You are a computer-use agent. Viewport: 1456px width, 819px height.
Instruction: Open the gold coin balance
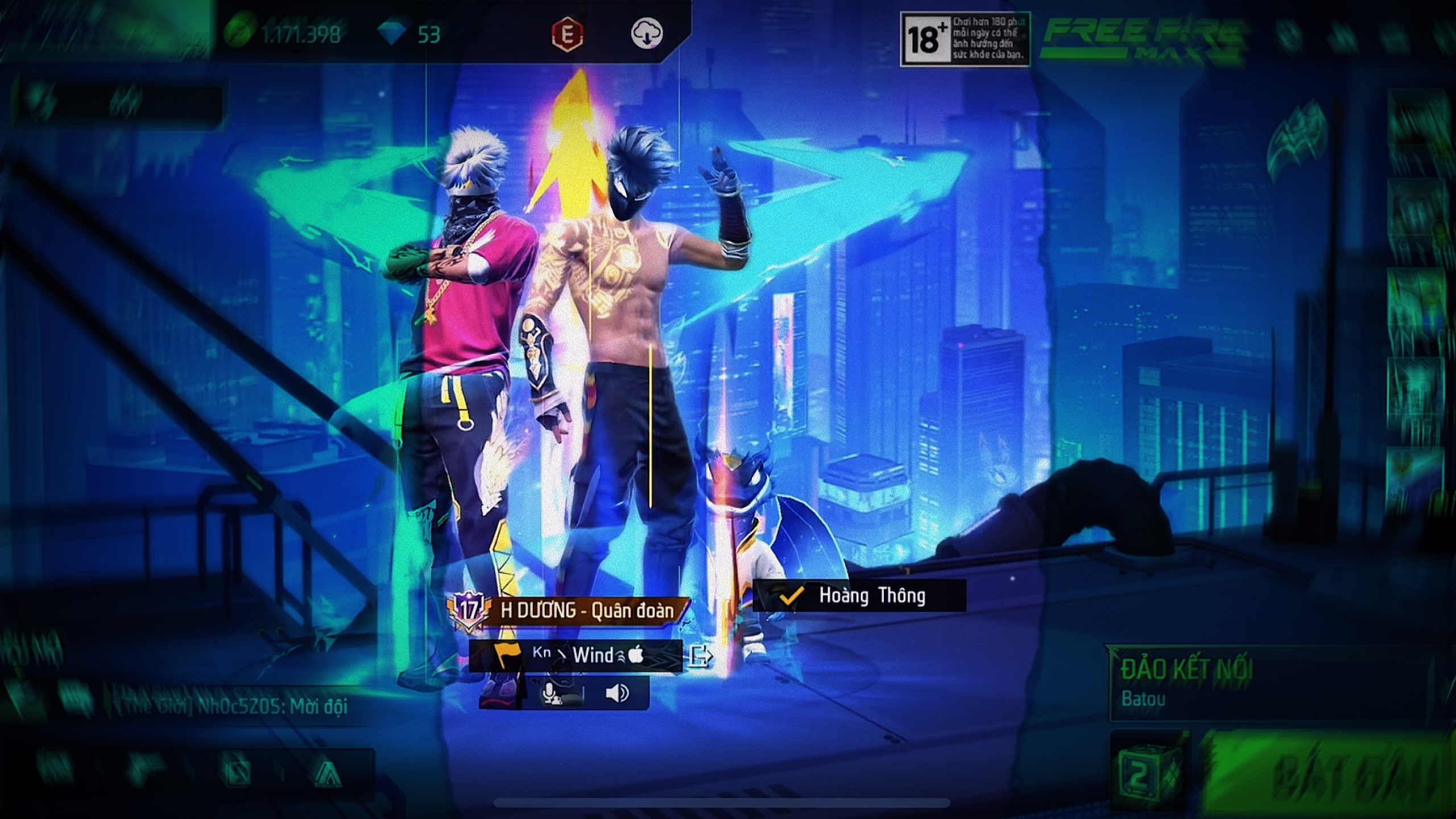coord(284,35)
